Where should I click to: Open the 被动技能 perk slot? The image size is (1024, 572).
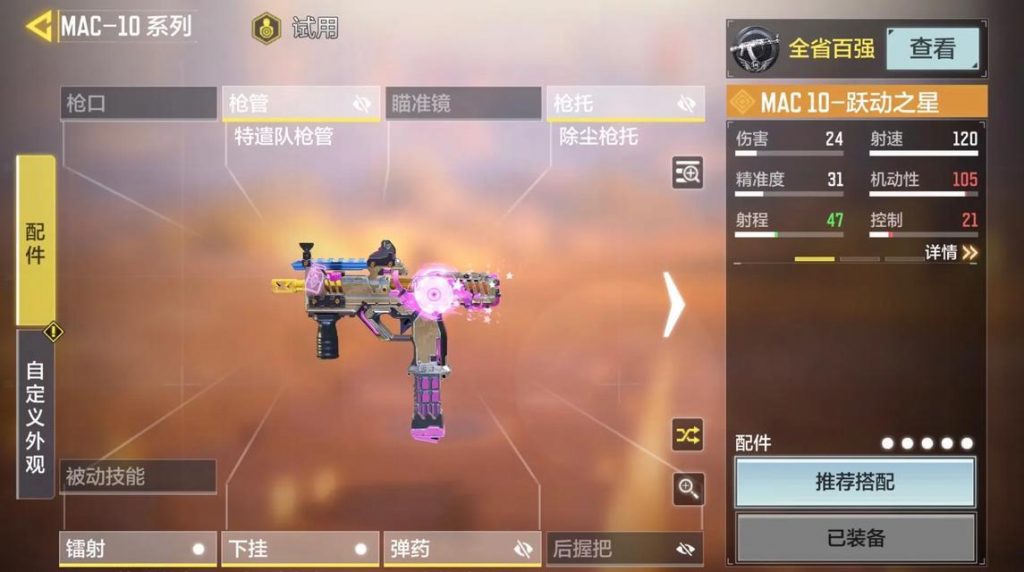138,477
